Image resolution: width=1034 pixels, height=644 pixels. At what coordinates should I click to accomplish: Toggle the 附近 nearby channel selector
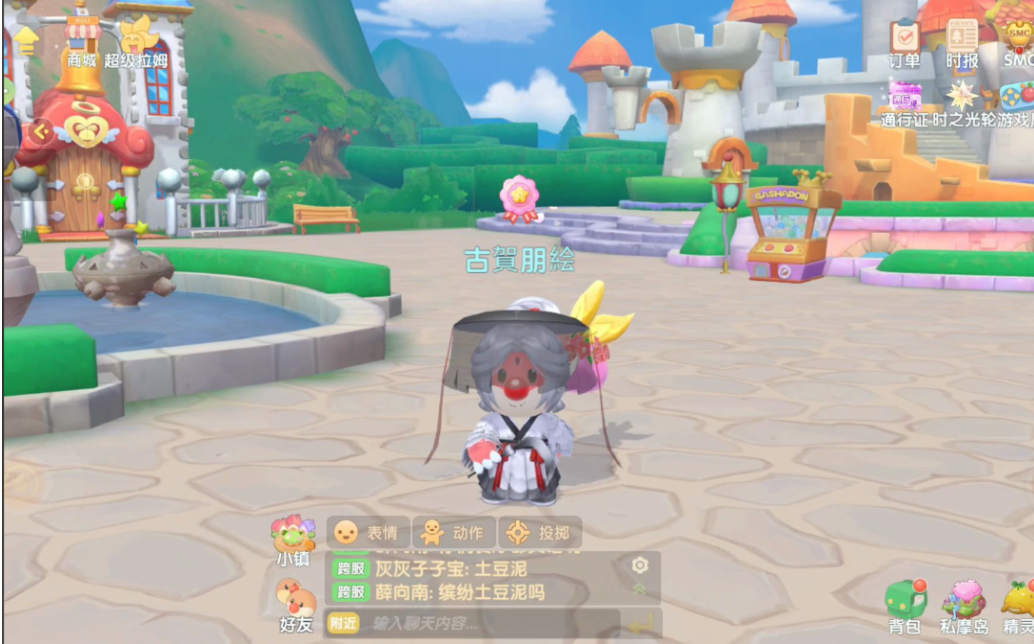click(x=344, y=623)
